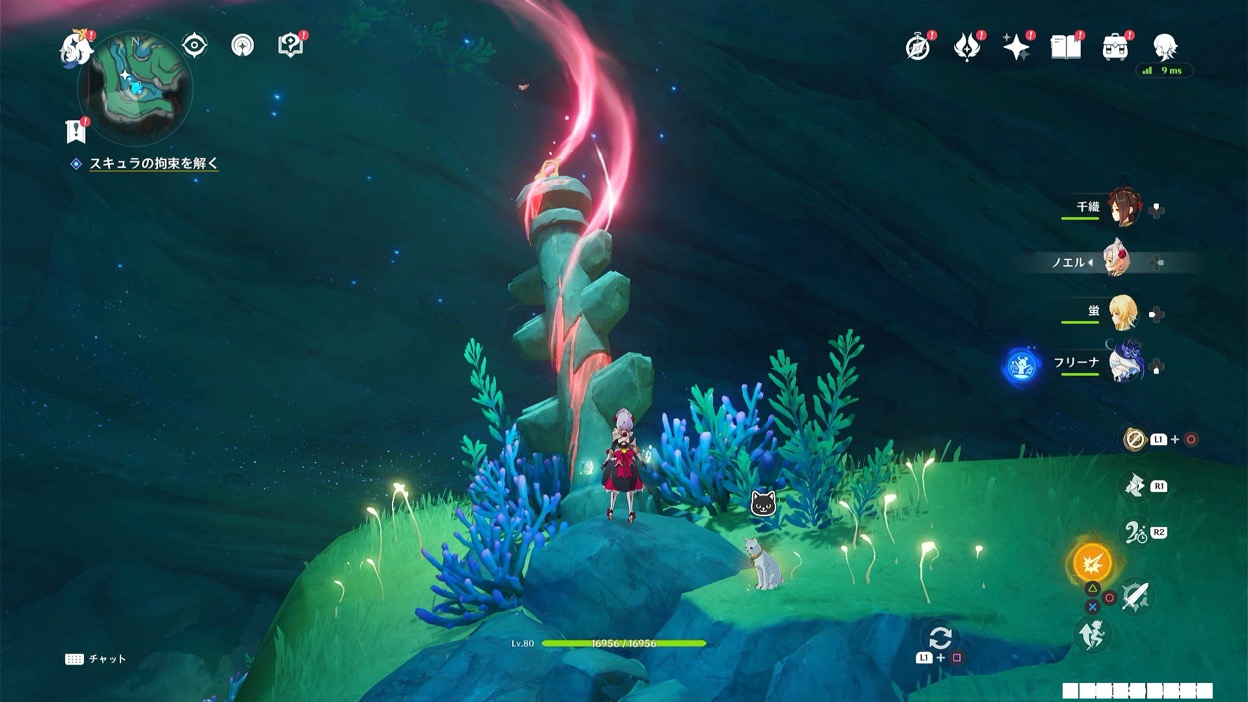This screenshot has height=702, width=1248.
Task: Open the tutorial book with question mark
Action: coord(290,45)
